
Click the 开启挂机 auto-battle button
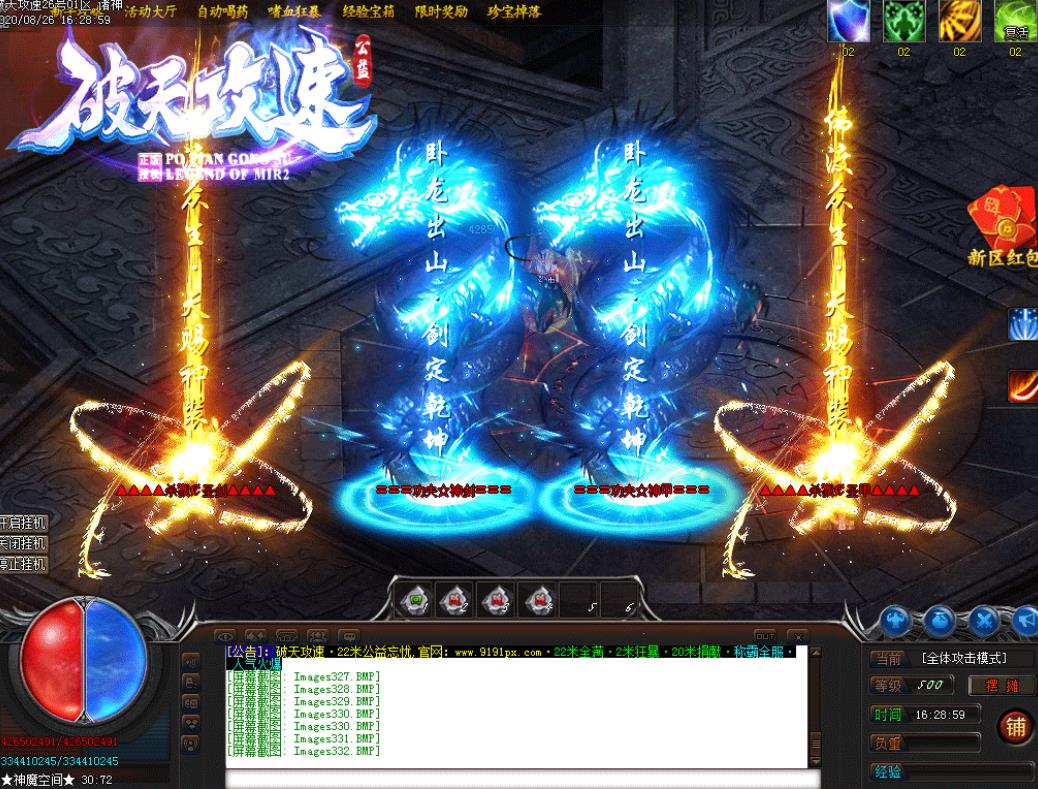(23, 523)
